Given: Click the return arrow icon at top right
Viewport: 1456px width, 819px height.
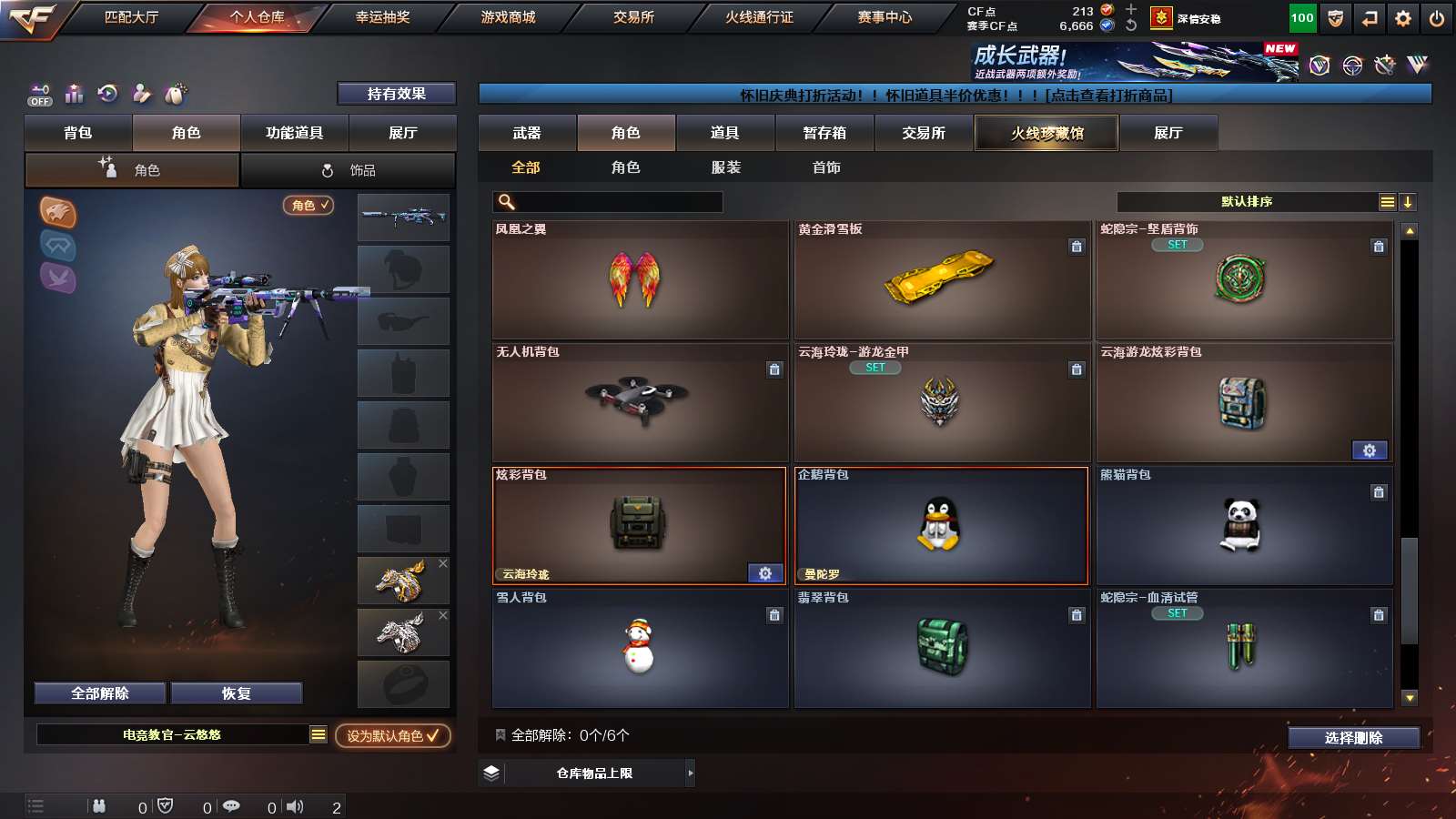Looking at the screenshot, I should 1368,17.
